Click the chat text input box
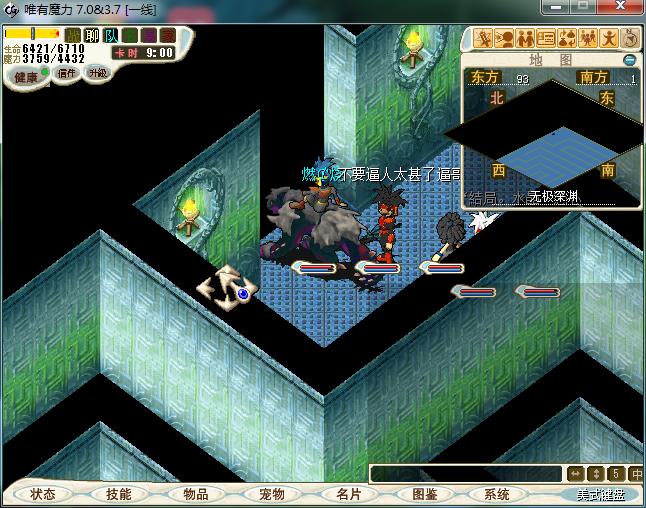Viewport: 646px width, 508px height. pos(465,473)
